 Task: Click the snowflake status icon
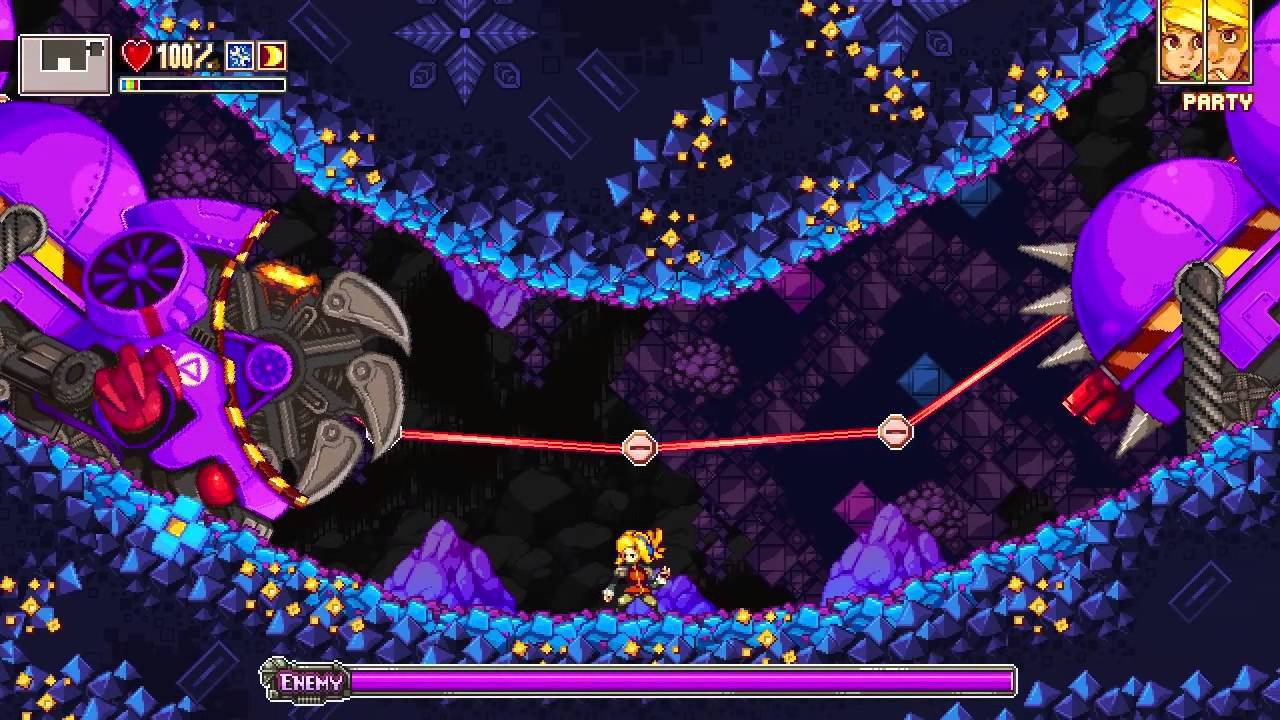tap(239, 56)
